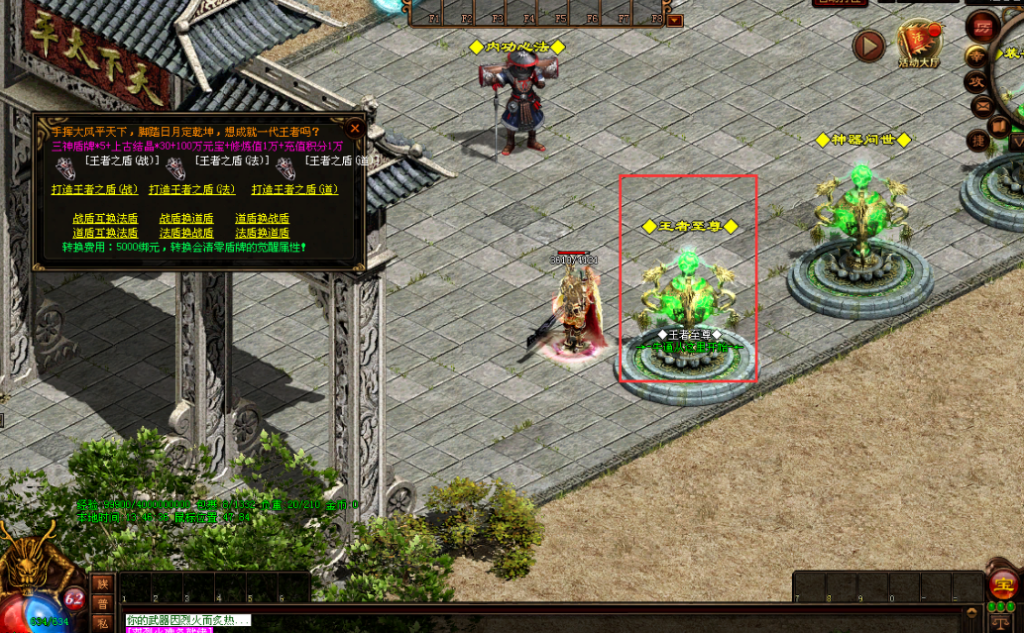
Task: Open the red 历 calendar button
Action: click(983, 25)
